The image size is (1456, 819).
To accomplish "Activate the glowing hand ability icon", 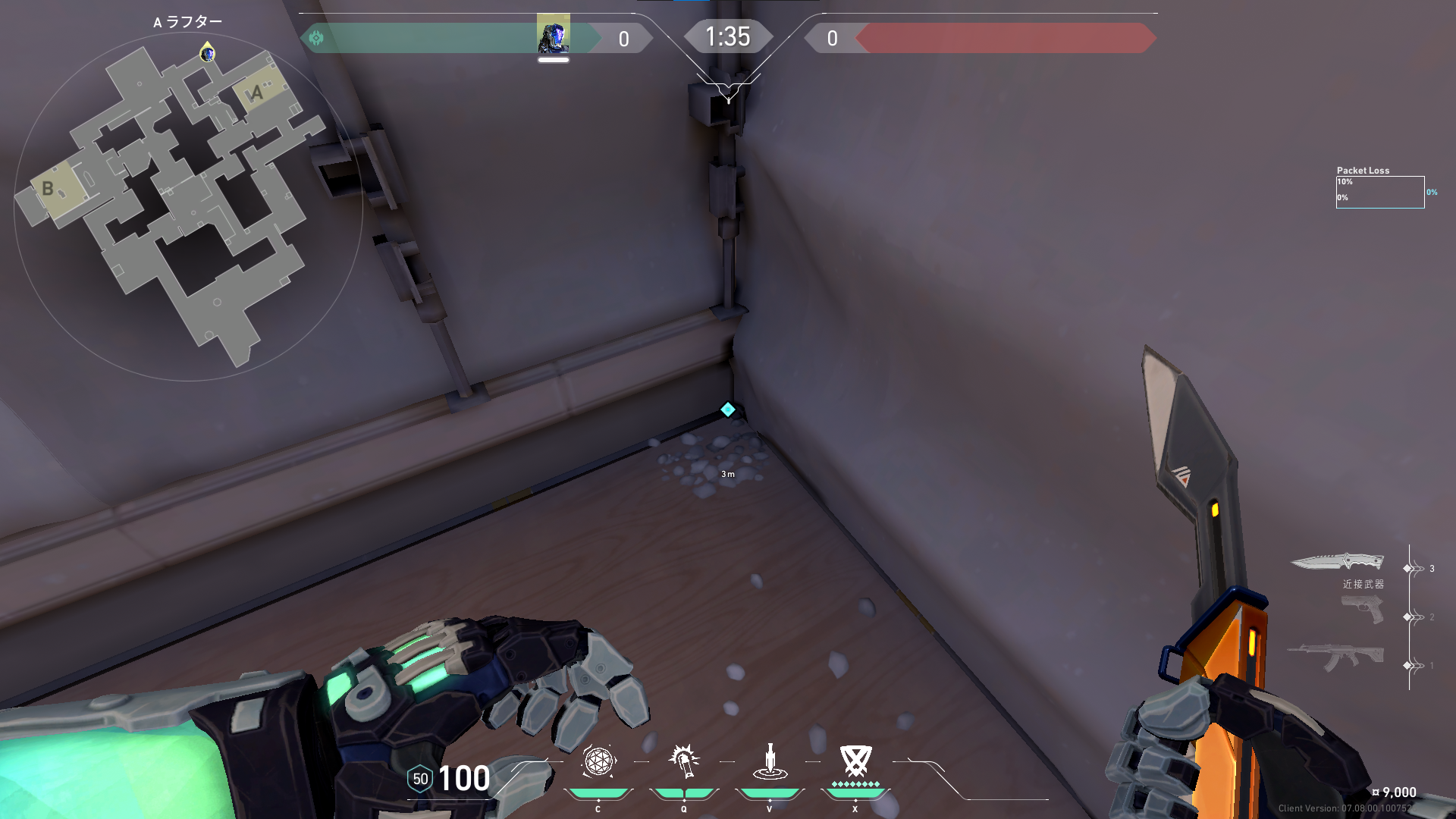I will click(x=684, y=761).
